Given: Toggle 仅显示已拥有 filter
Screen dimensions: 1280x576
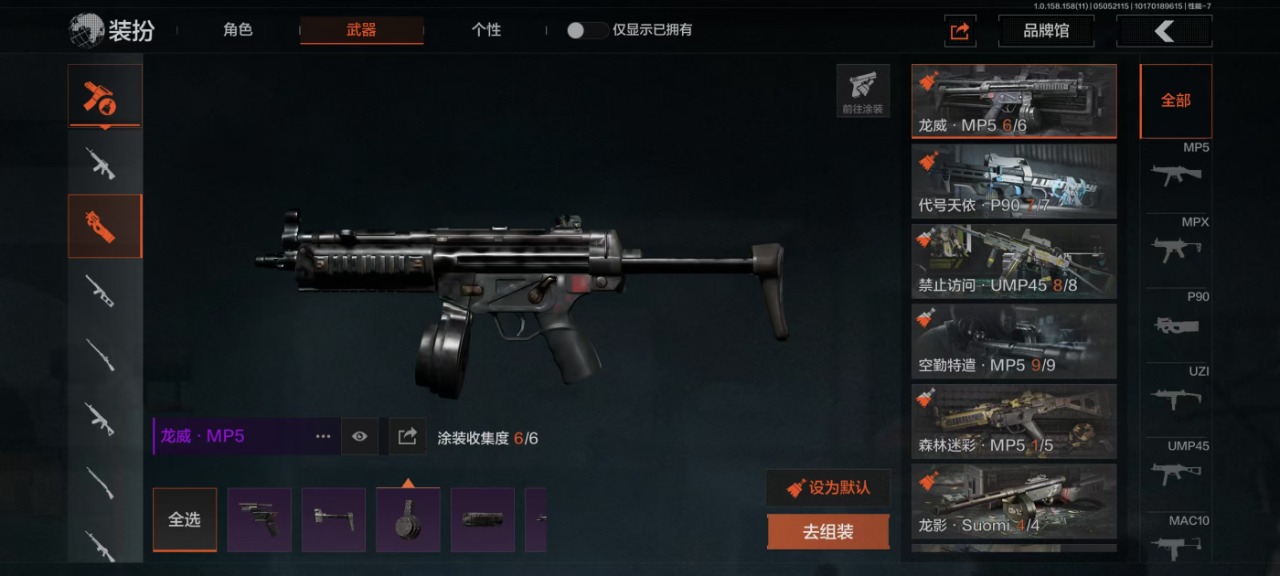Looking at the screenshot, I should [x=587, y=30].
